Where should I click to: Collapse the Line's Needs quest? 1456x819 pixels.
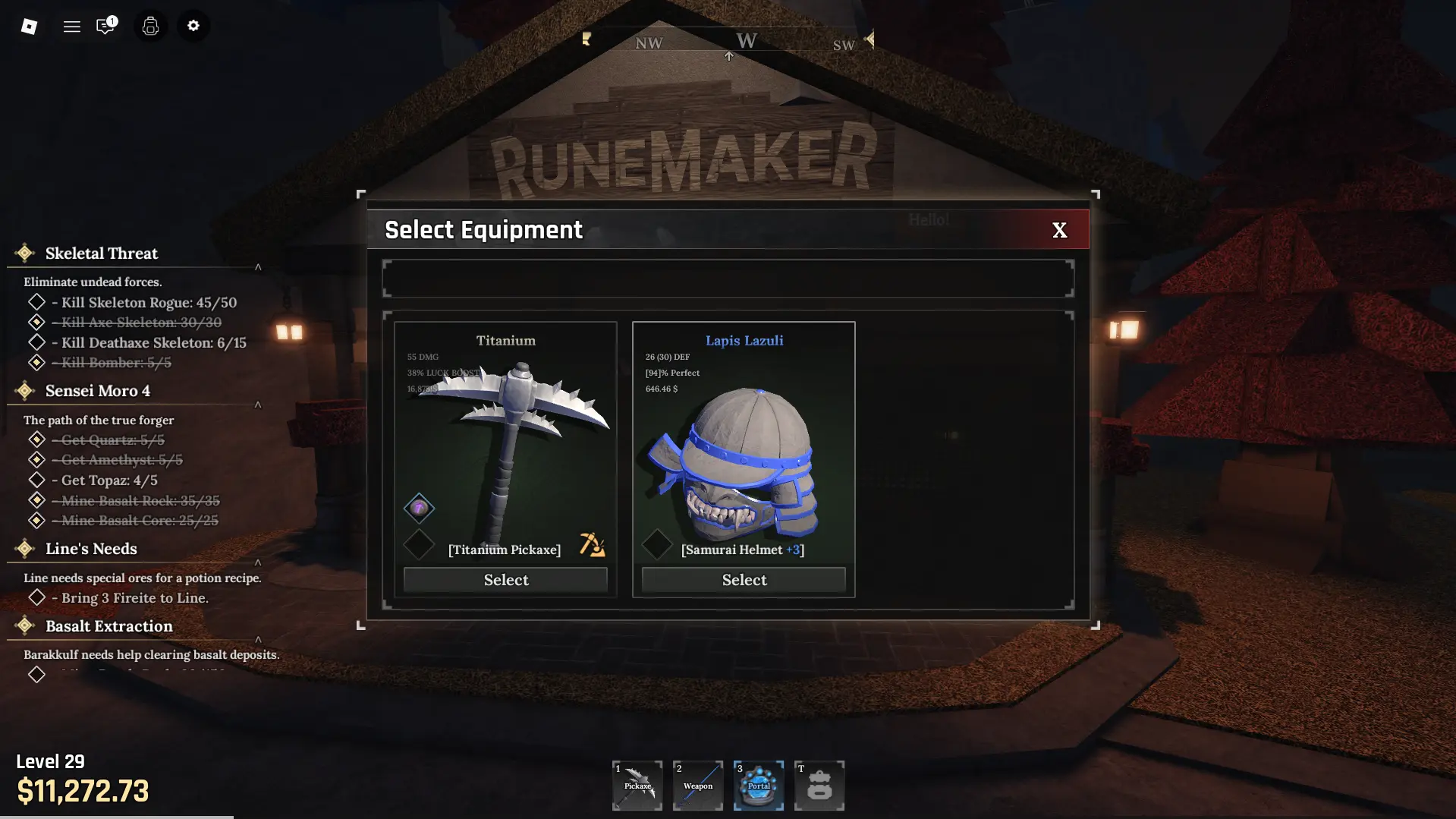pyautogui.click(x=258, y=562)
